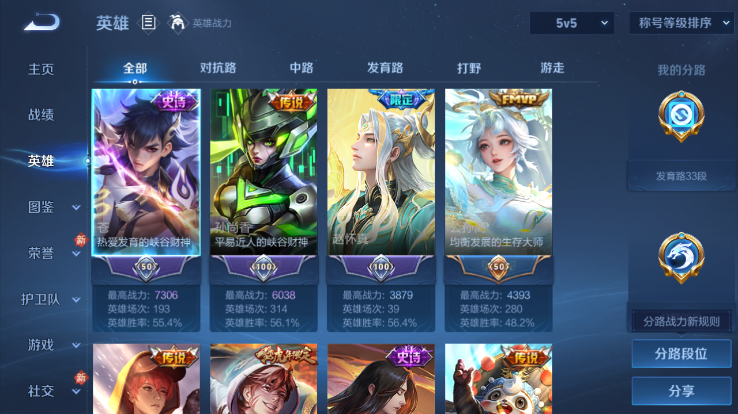
Task: Open the 战绩 sidebar entry
Action: 41,115
